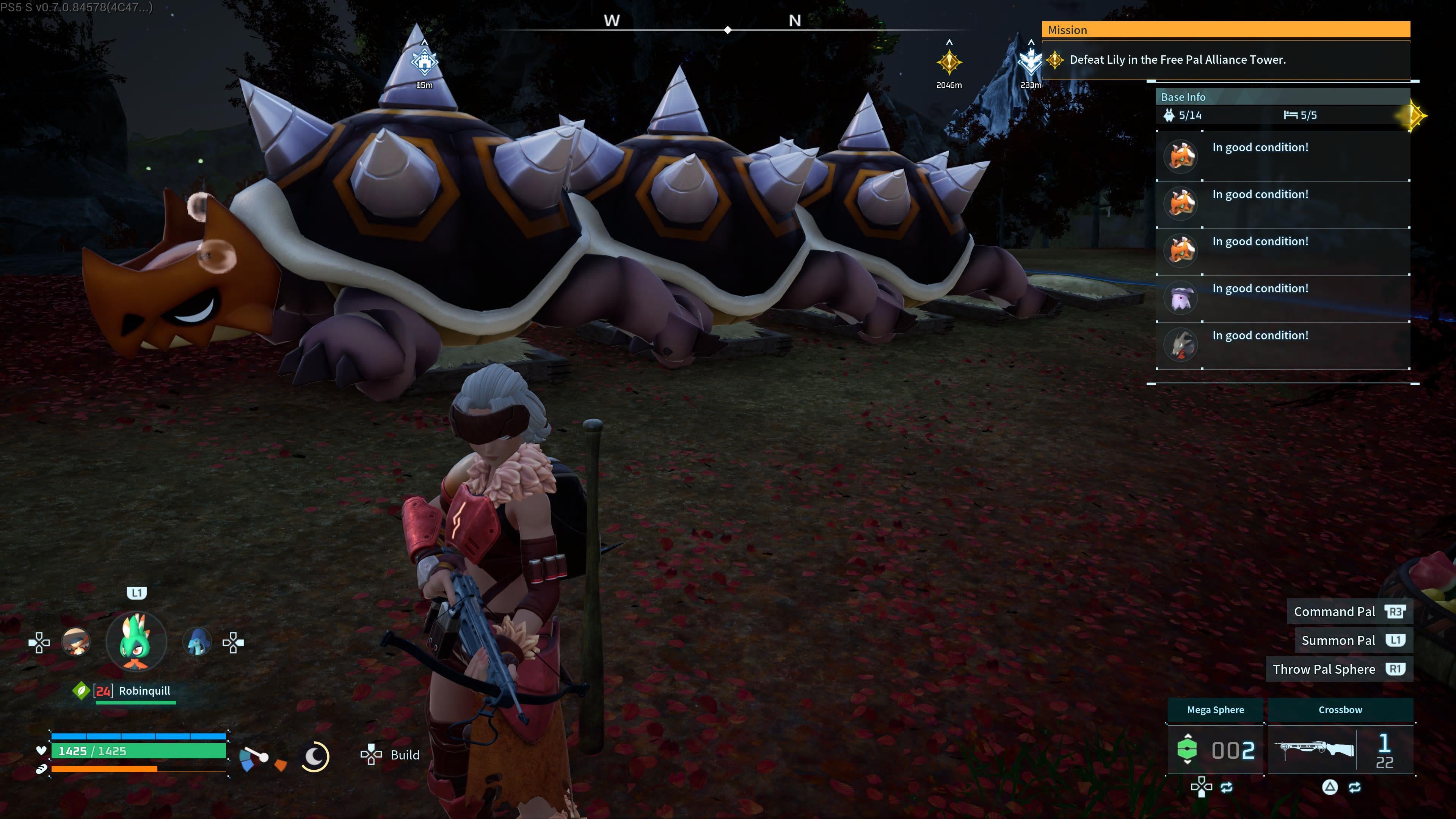
Task: Click the tower marker on the compass
Action: [425, 61]
